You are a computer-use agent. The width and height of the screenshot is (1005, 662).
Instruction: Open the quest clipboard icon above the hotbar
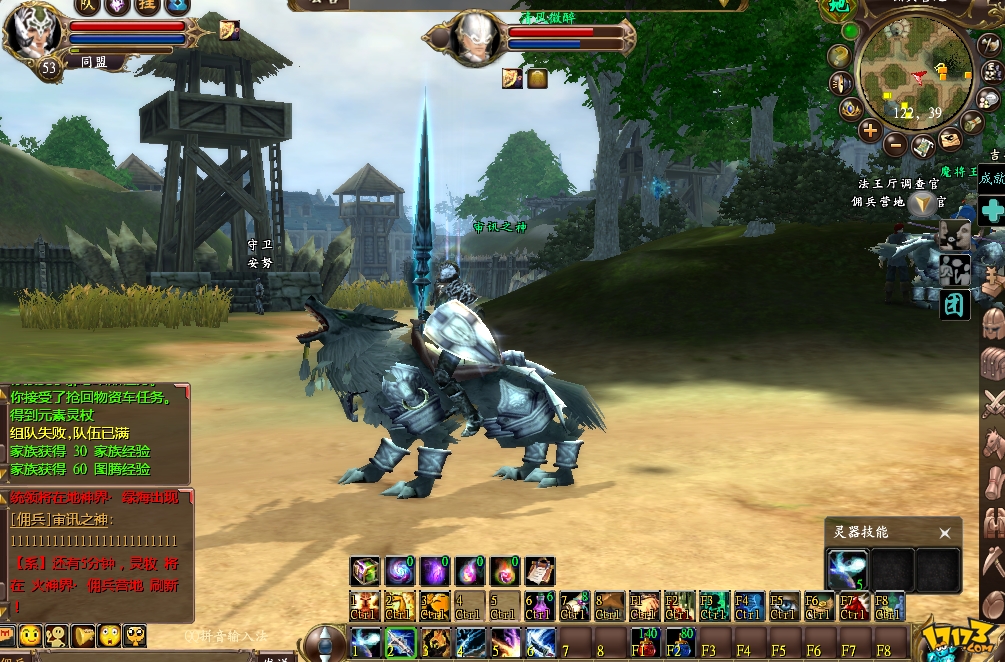pos(539,571)
